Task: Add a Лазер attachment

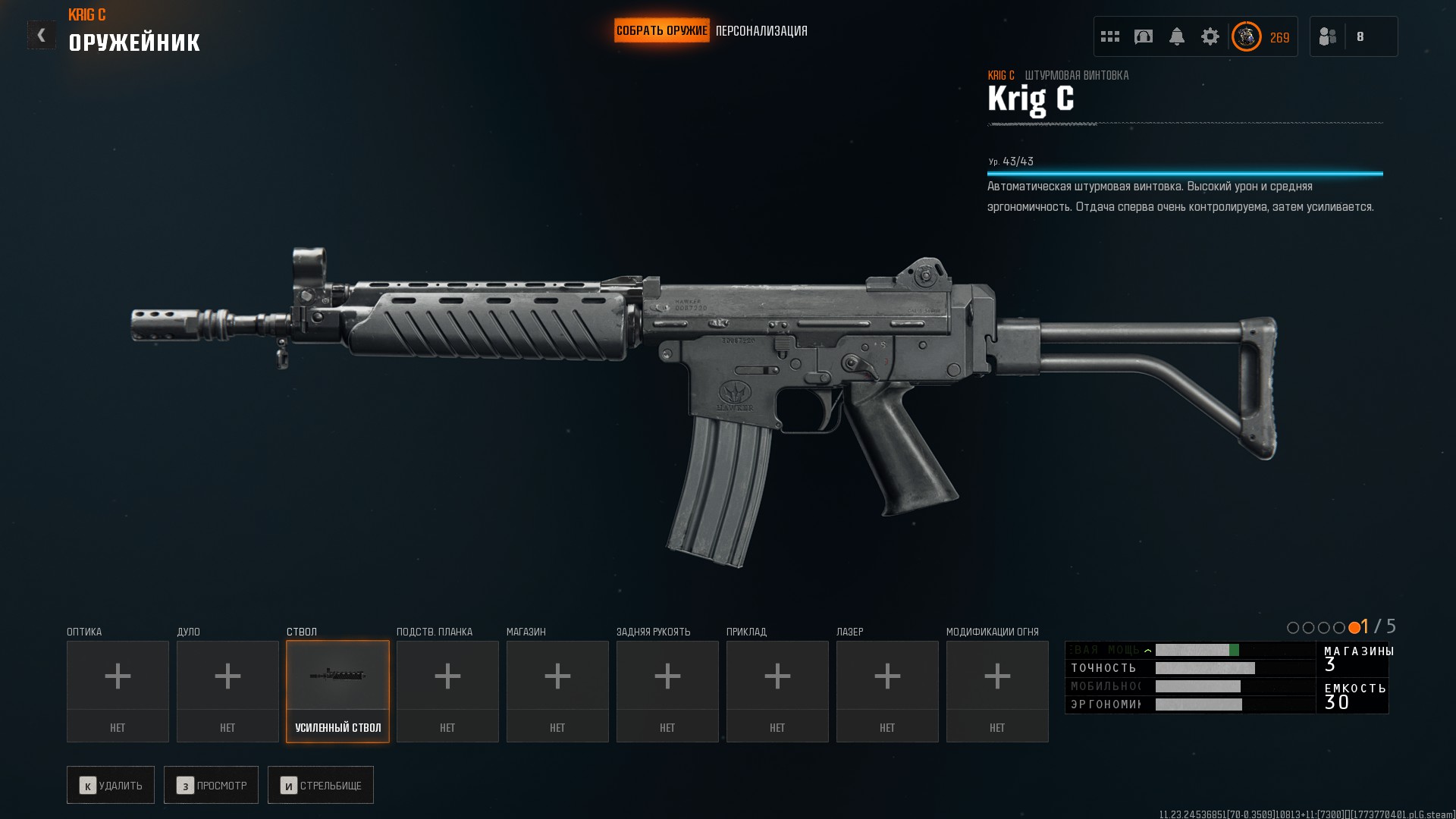Action: tap(887, 691)
